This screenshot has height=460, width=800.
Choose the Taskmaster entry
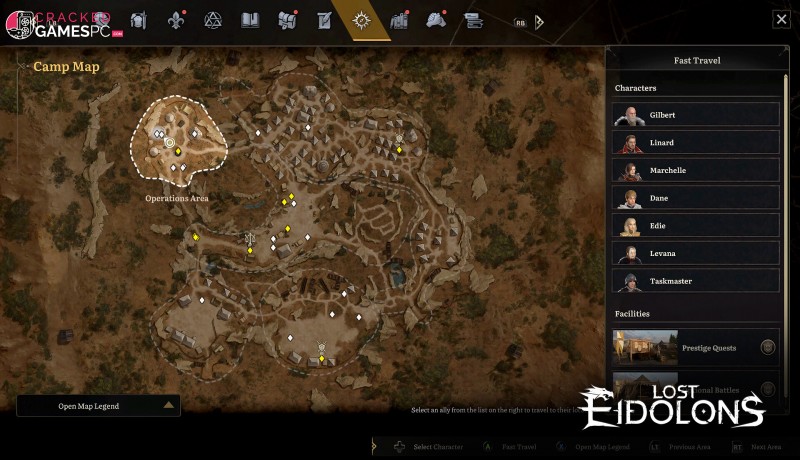tap(696, 281)
